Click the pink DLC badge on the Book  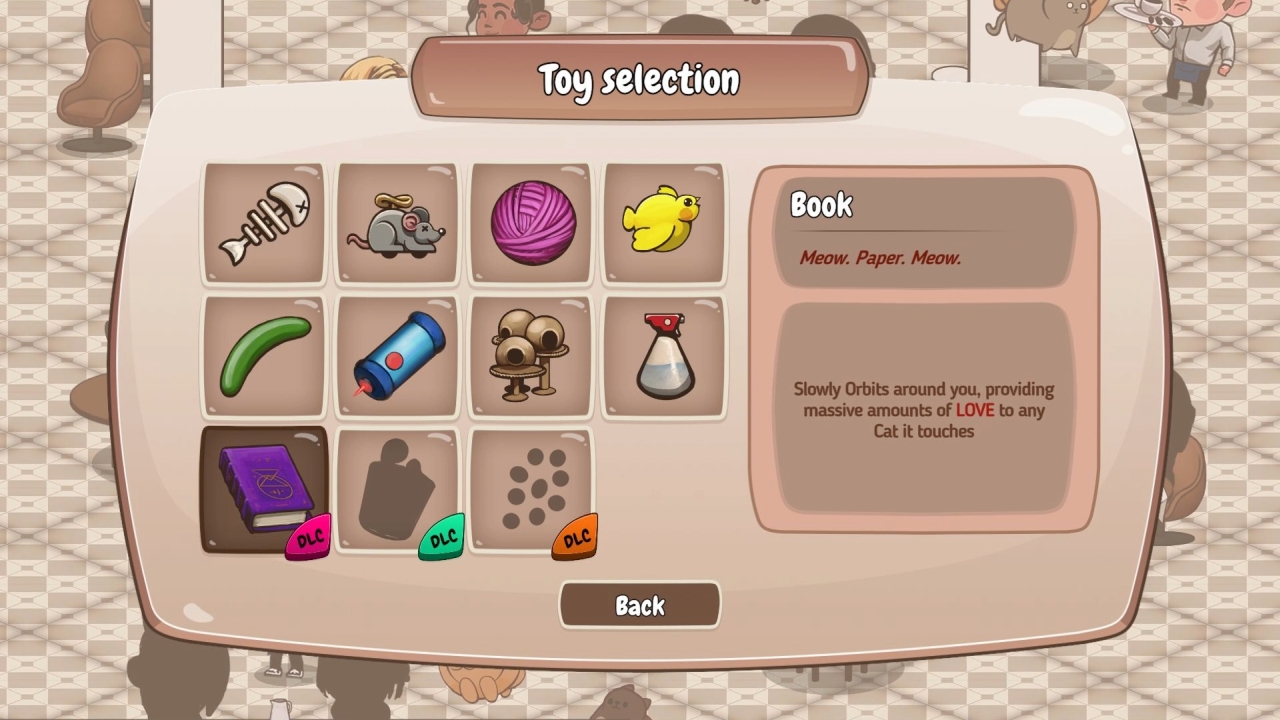click(x=308, y=537)
